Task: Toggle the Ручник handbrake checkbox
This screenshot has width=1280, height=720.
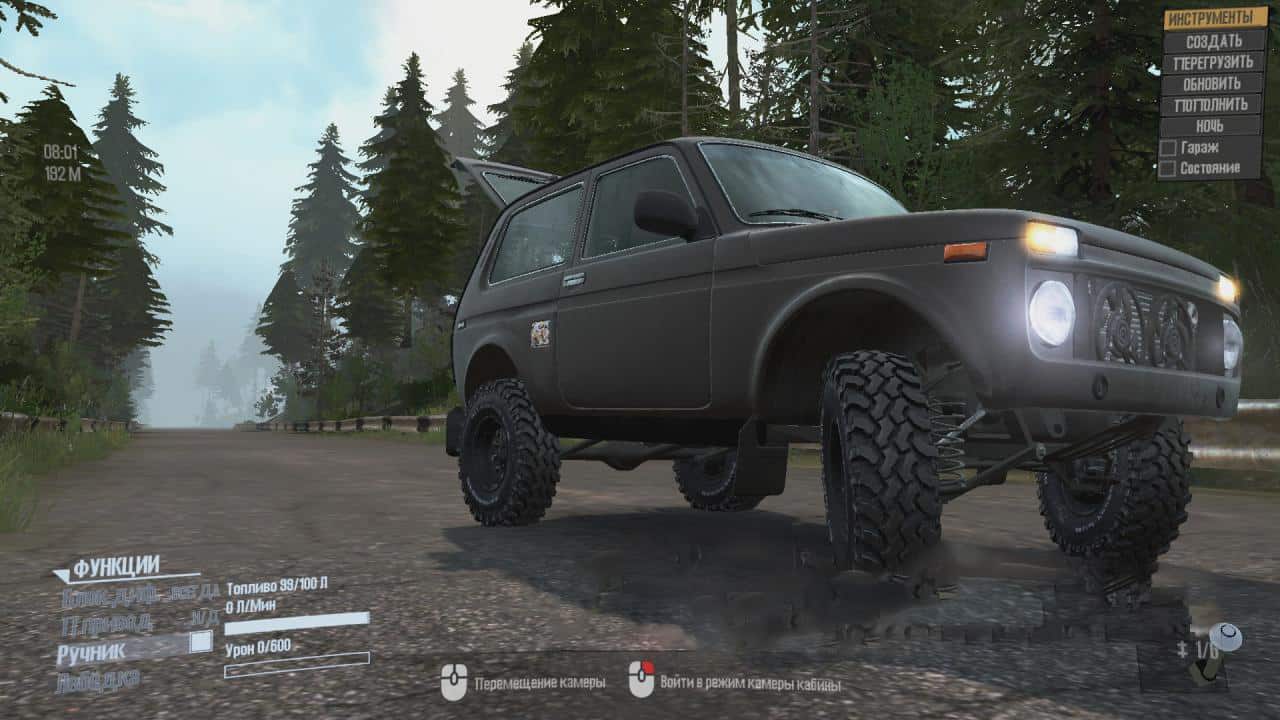Action: [201, 641]
